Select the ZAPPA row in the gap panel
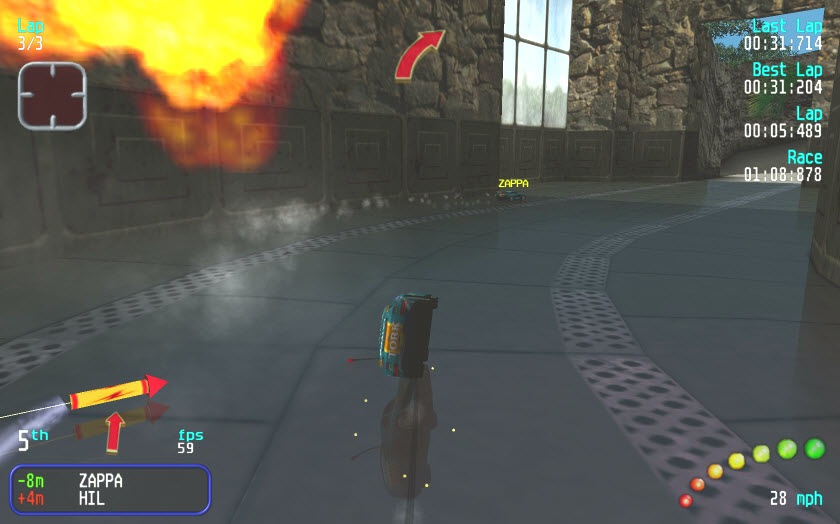The height and width of the screenshot is (524, 840). pyautogui.click(x=110, y=480)
